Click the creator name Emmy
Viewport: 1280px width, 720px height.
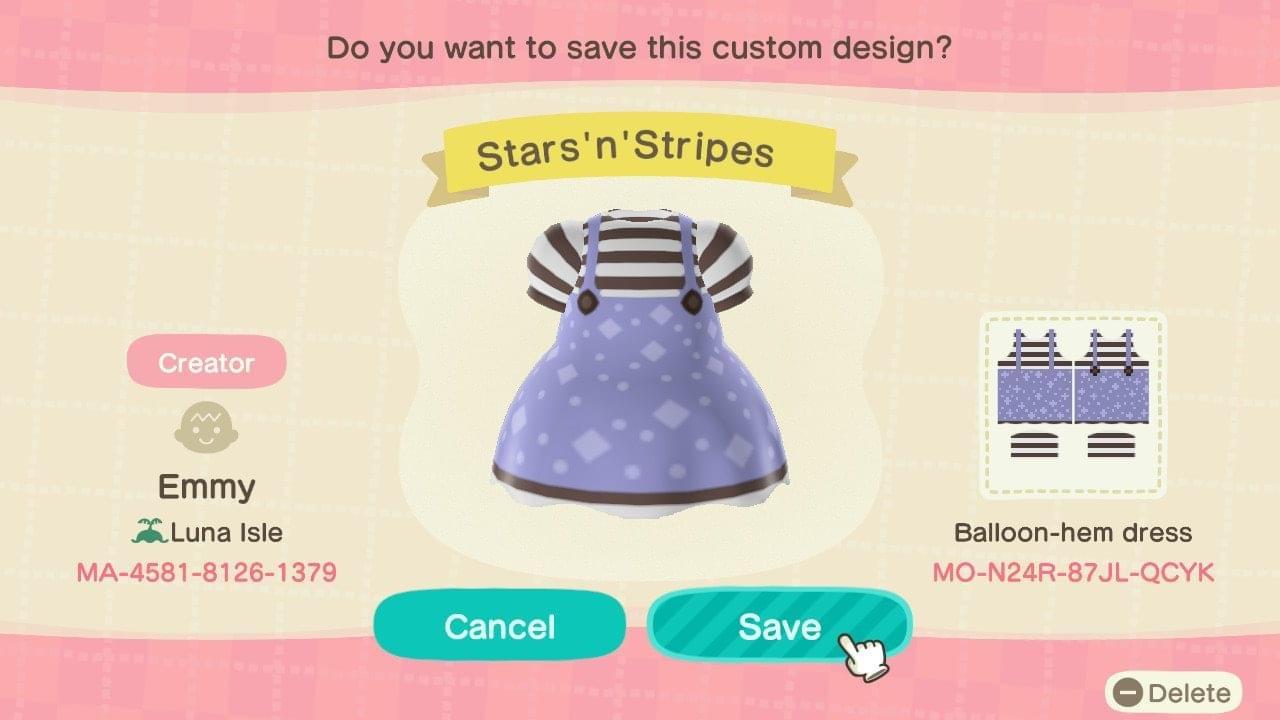tap(206, 487)
